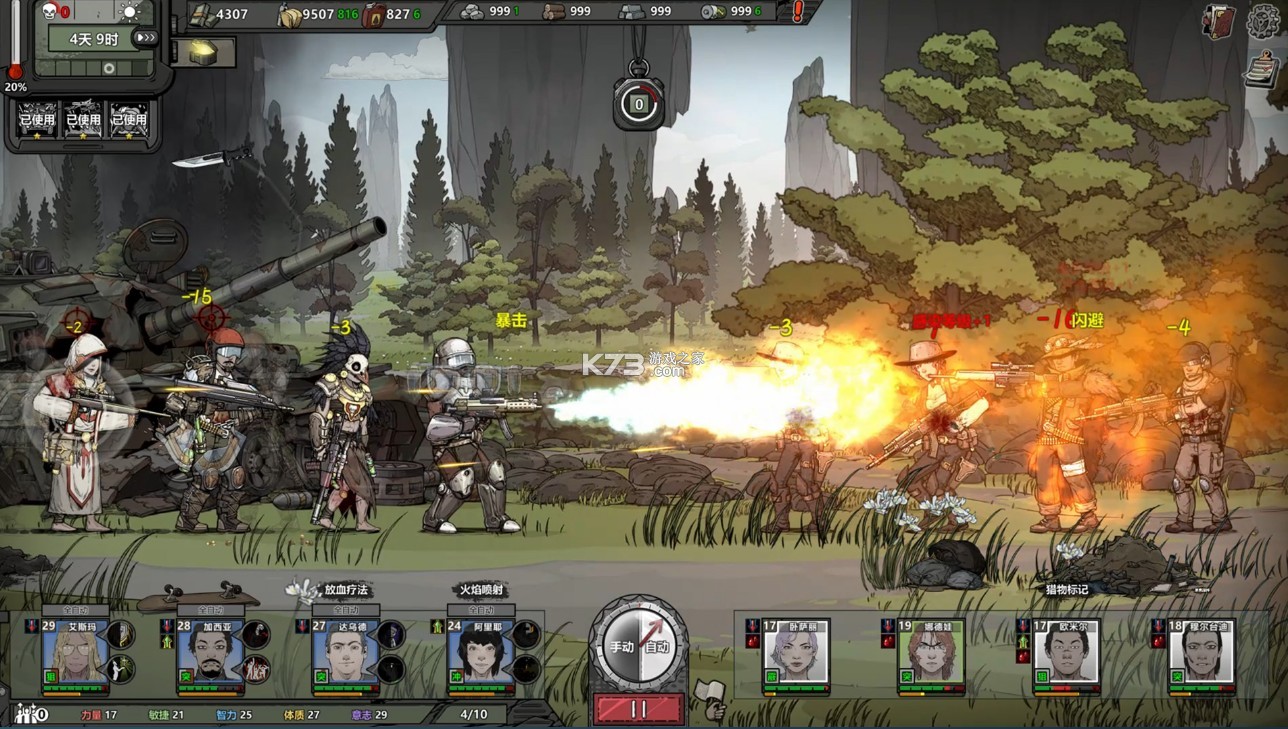Target enemy 娜德娃 portrait
Screen dimensions: 1288x729
931,653
